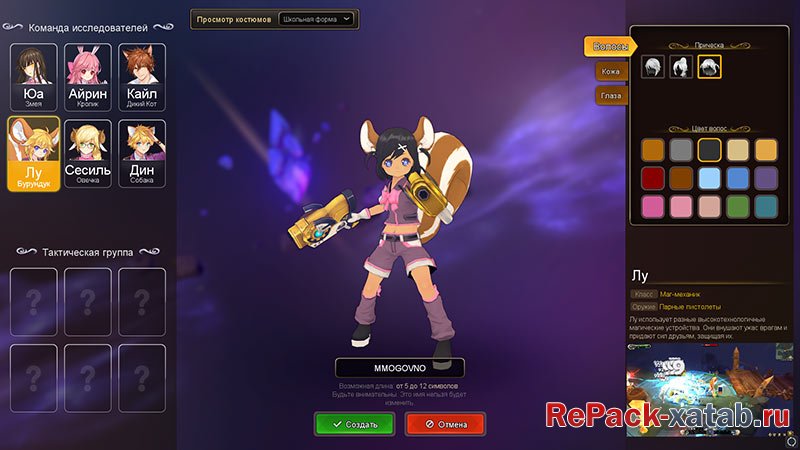Choose the green hair color swatch
This screenshot has height=450, width=800.
coord(737,207)
